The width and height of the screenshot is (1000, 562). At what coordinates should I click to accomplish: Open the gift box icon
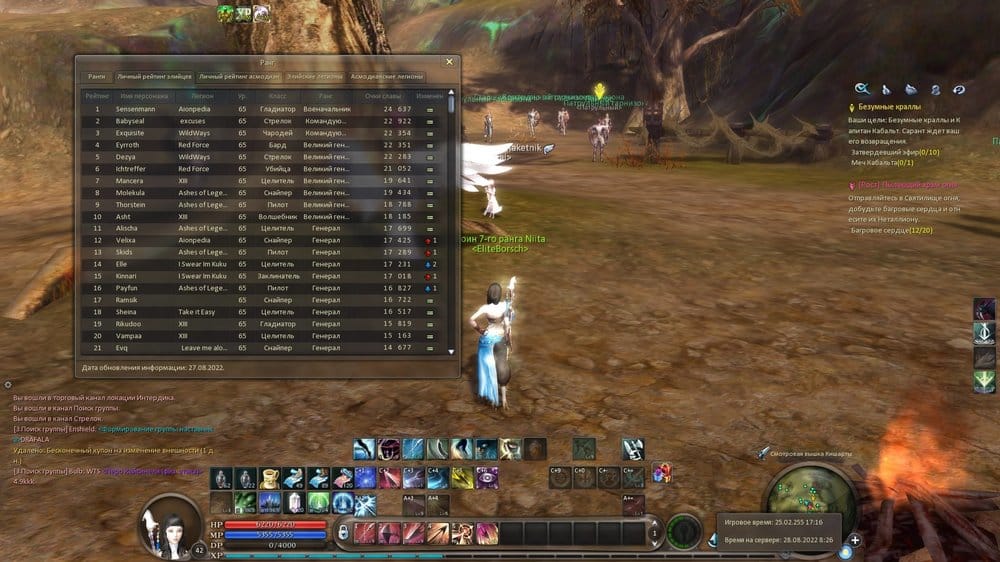(661, 470)
